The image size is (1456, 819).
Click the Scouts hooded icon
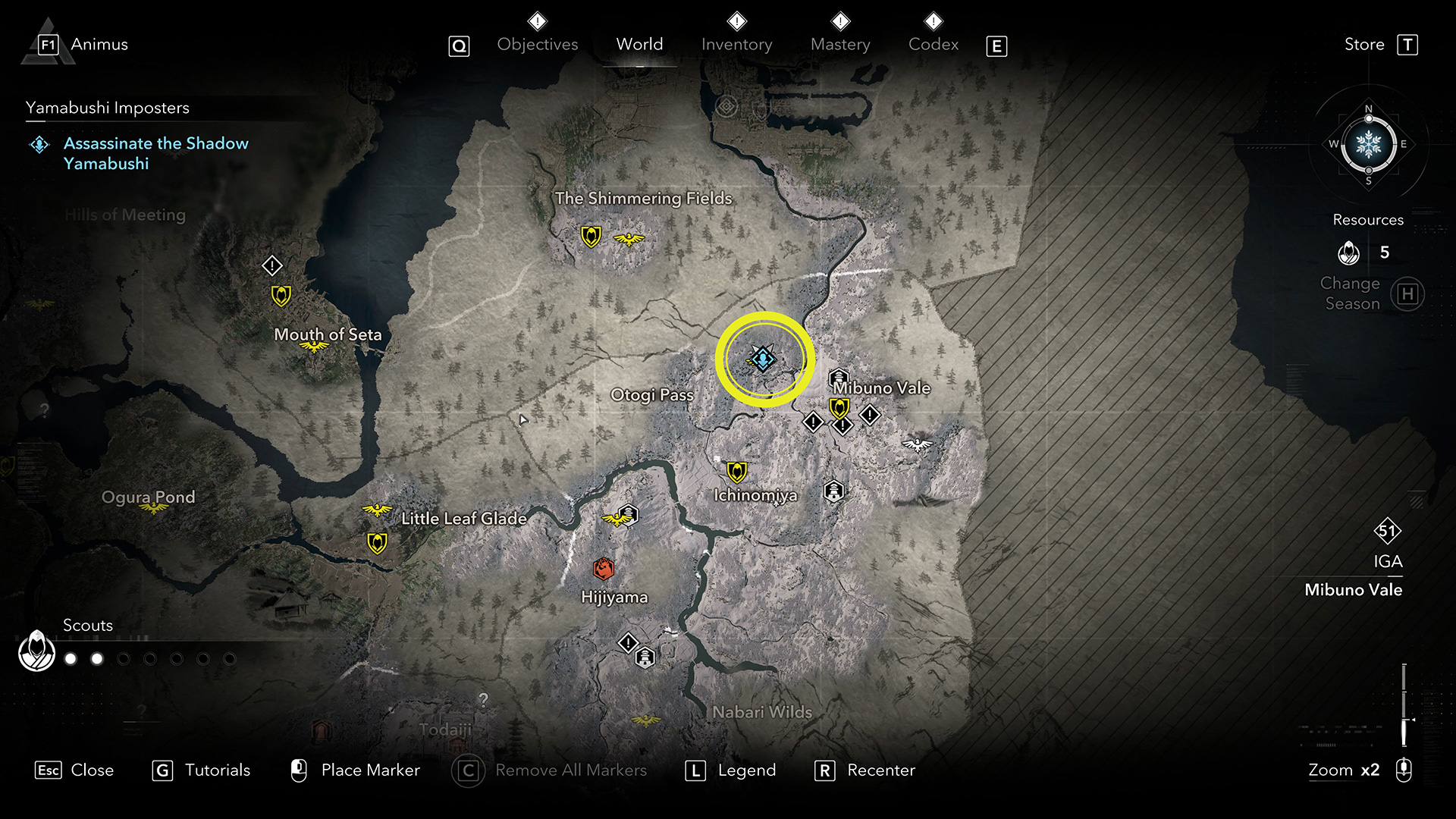pos(36,651)
